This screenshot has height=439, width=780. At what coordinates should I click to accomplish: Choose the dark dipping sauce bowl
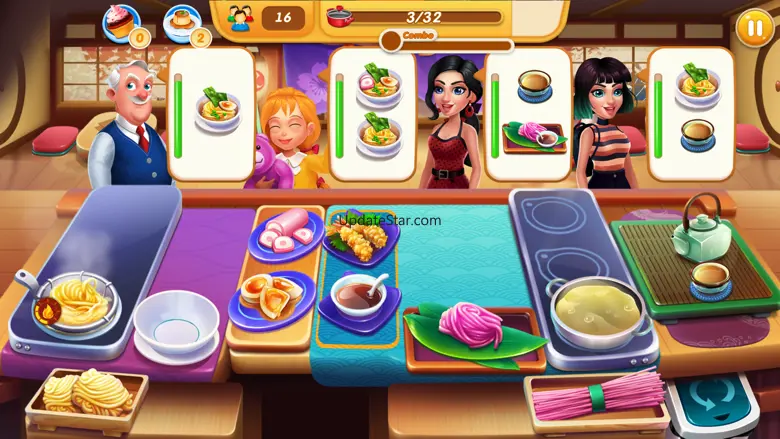point(359,294)
